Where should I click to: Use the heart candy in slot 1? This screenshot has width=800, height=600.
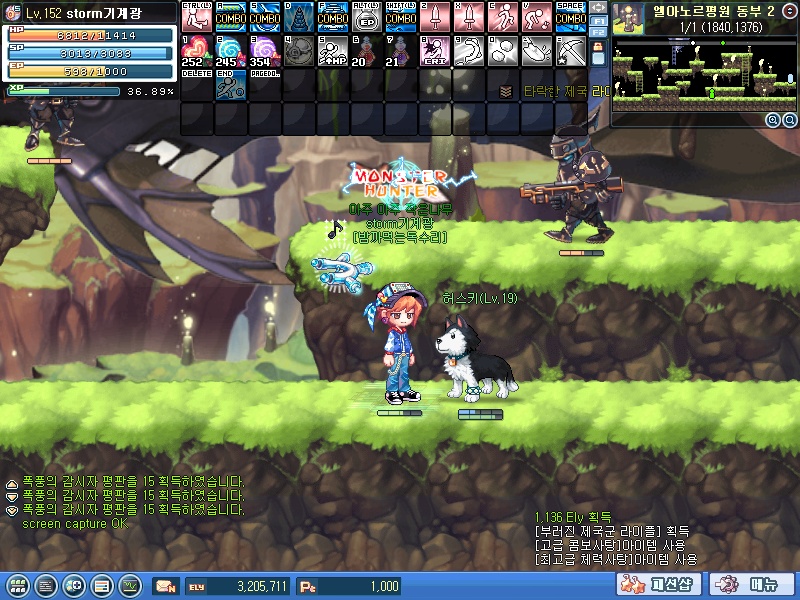pyautogui.click(x=196, y=50)
